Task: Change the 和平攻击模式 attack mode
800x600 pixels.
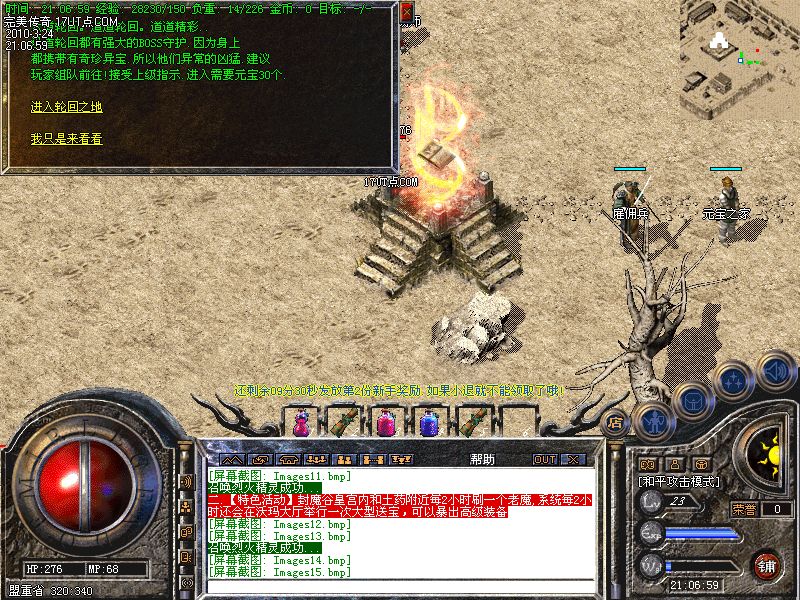Action: 680,481
